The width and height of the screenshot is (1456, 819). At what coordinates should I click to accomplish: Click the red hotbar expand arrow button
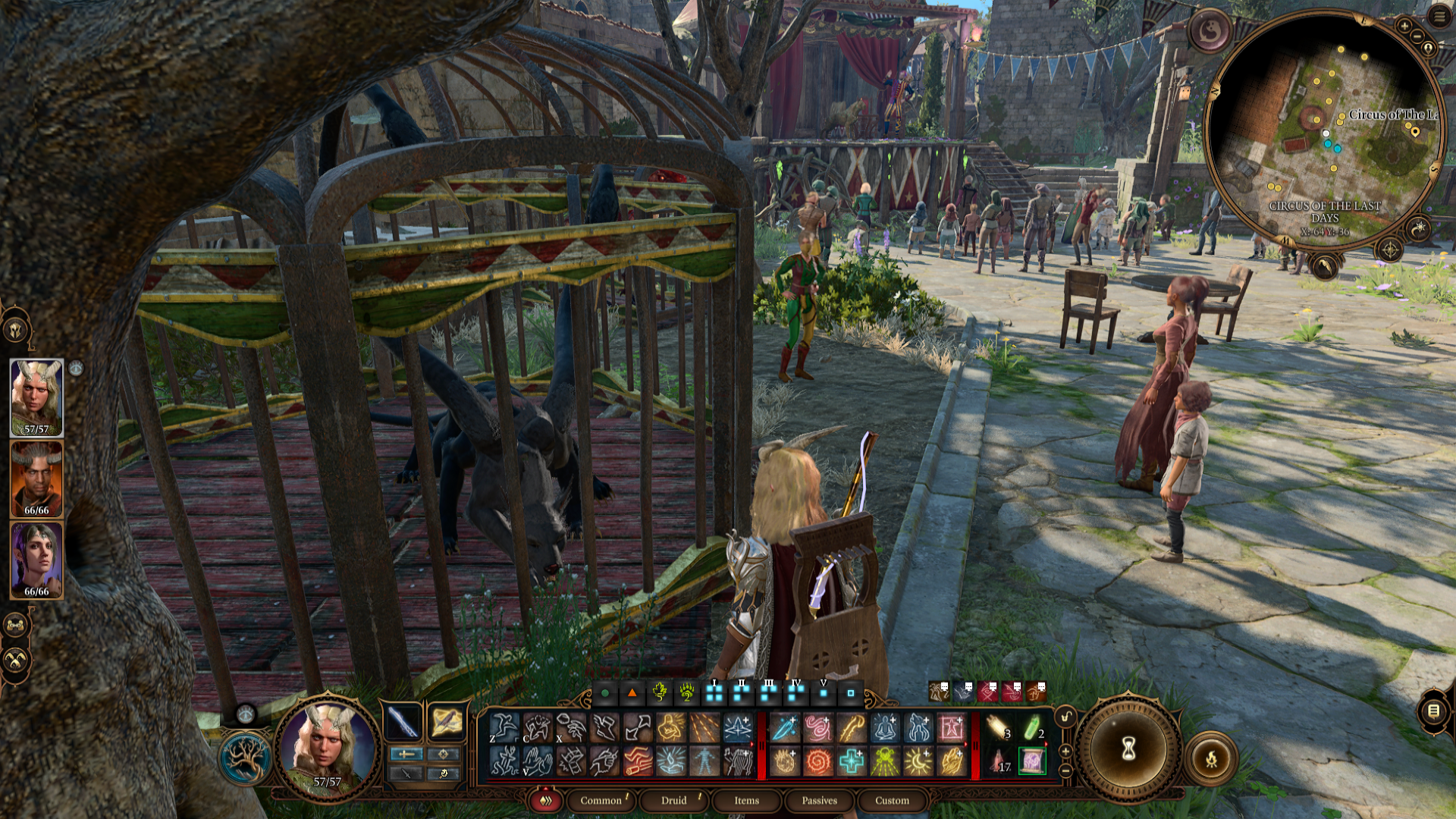click(x=545, y=801)
